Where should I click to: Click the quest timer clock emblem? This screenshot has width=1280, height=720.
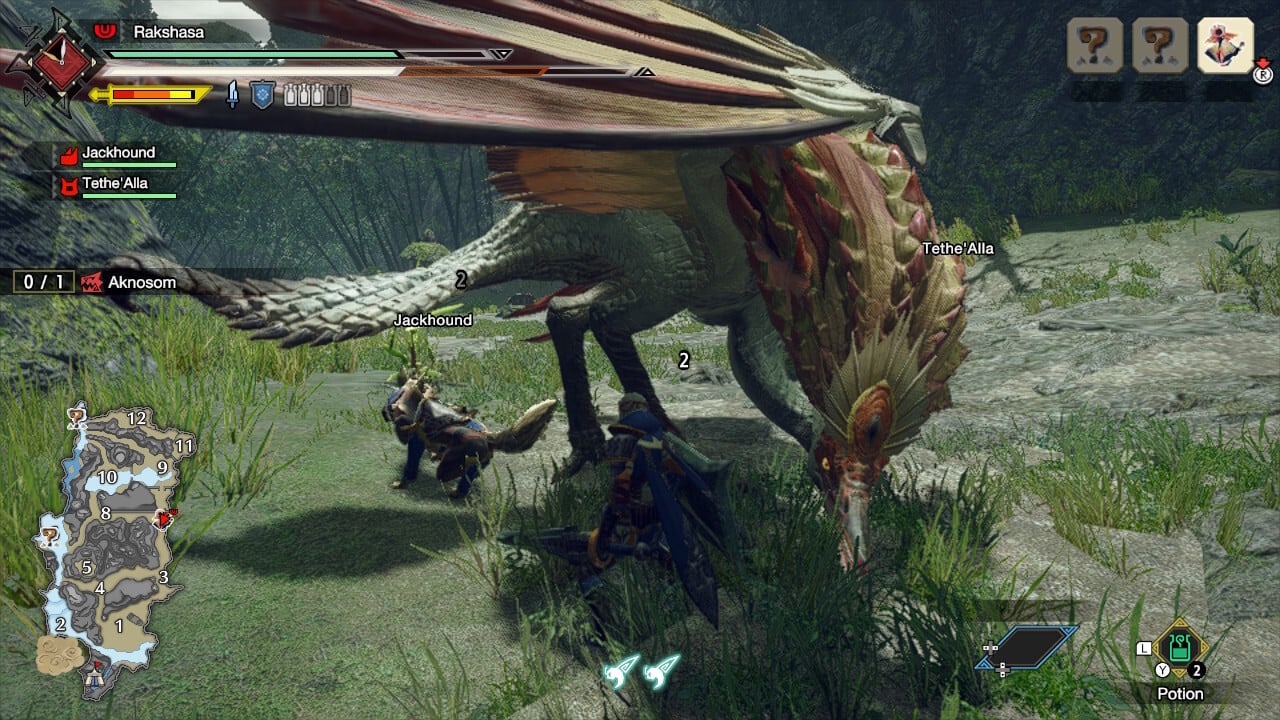coord(53,62)
